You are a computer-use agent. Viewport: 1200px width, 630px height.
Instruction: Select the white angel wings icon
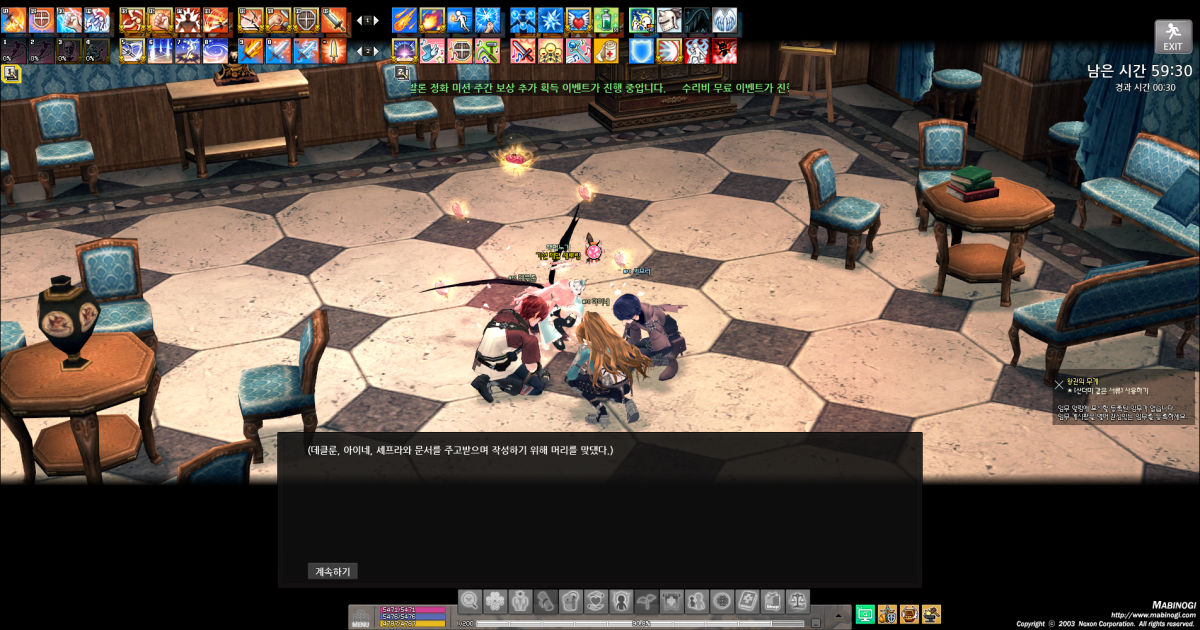click(724, 20)
